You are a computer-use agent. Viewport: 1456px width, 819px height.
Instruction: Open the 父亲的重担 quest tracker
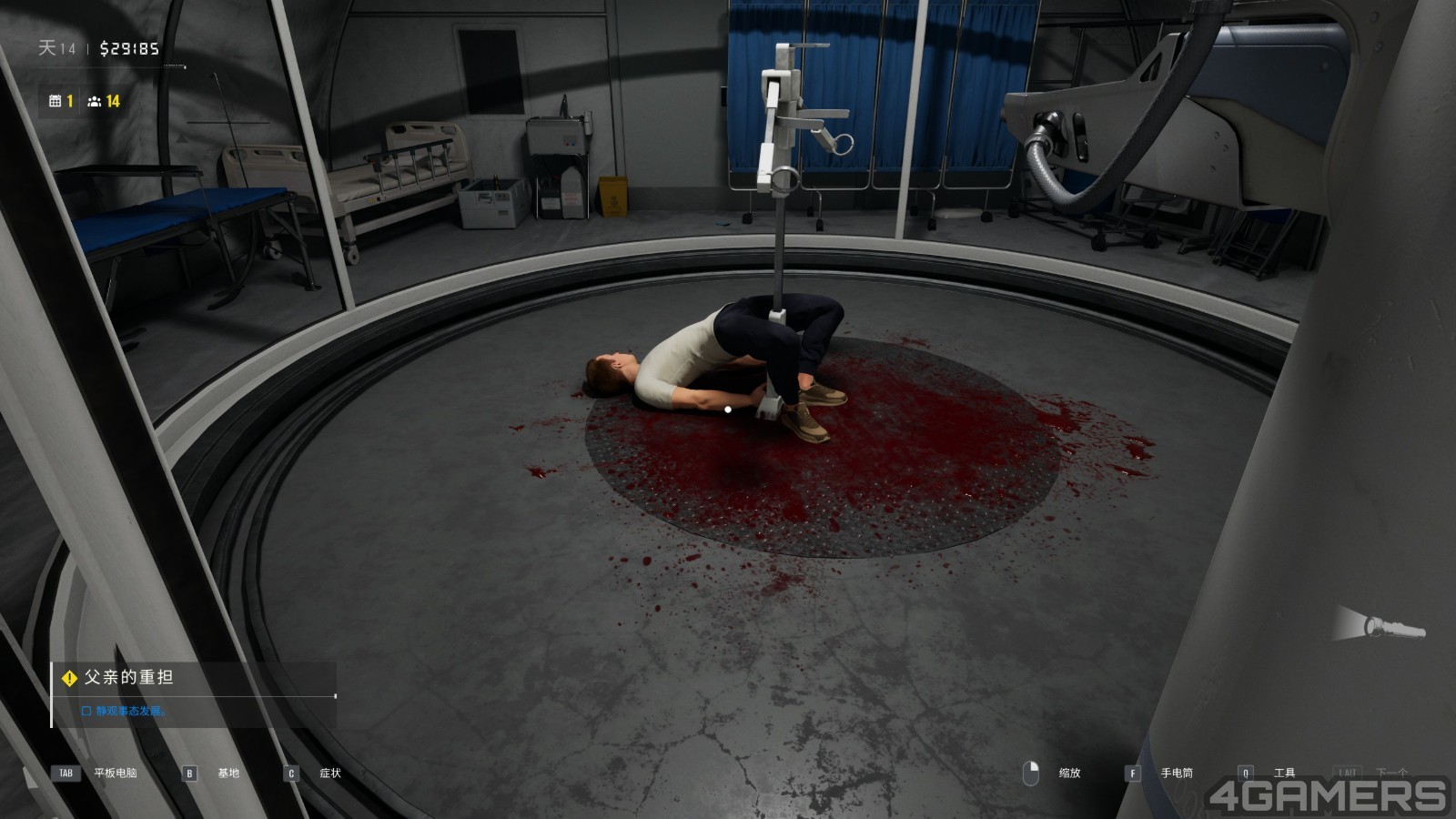pos(128,678)
